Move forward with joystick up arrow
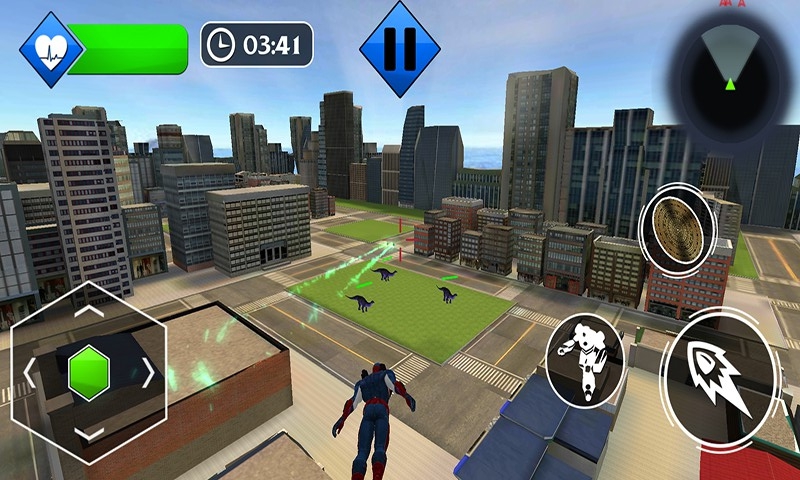The height and width of the screenshot is (480, 800). (x=88, y=312)
